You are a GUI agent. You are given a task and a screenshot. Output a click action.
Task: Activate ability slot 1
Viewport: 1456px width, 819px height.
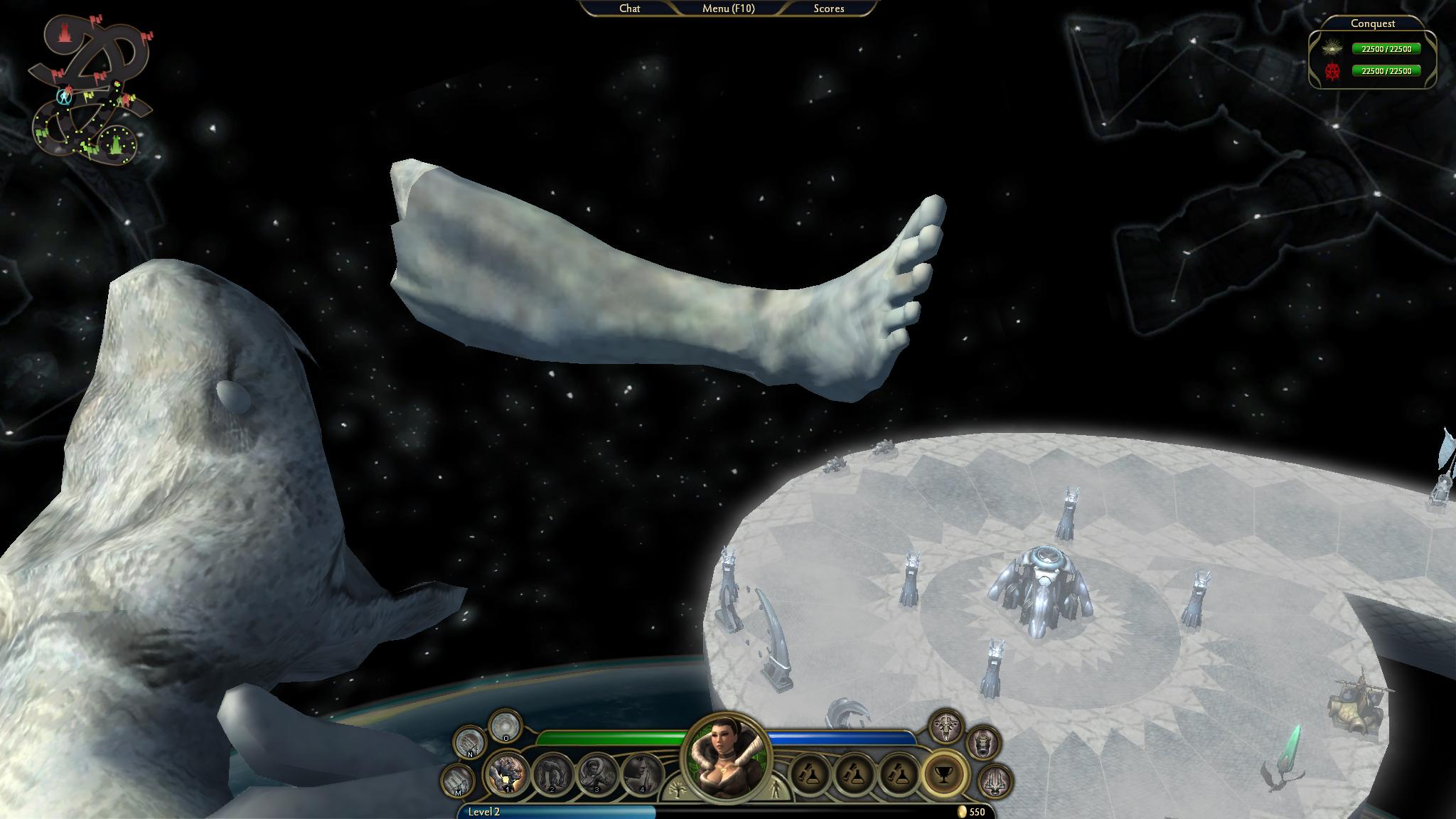[508, 774]
